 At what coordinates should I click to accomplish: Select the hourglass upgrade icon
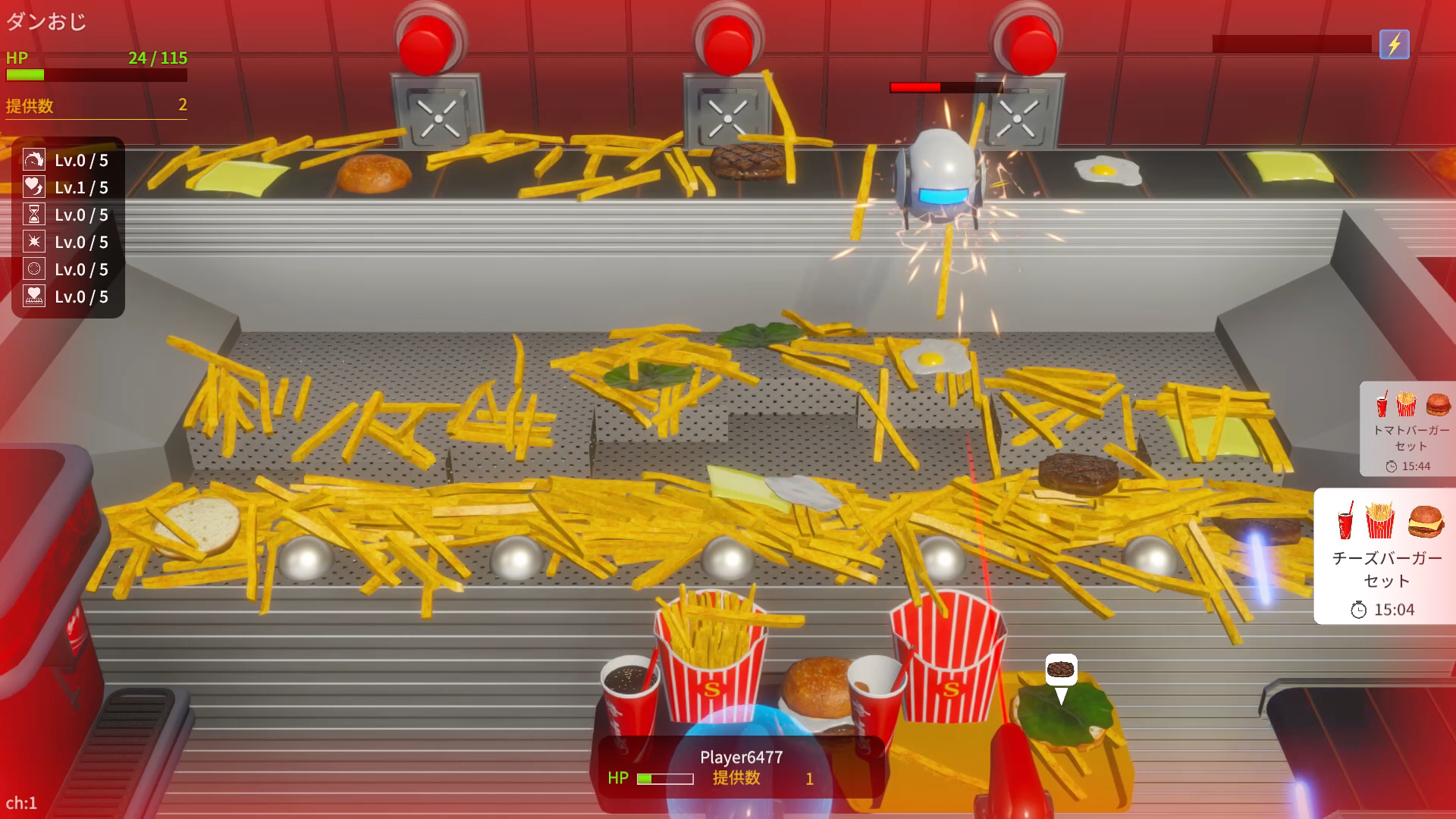click(x=34, y=215)
